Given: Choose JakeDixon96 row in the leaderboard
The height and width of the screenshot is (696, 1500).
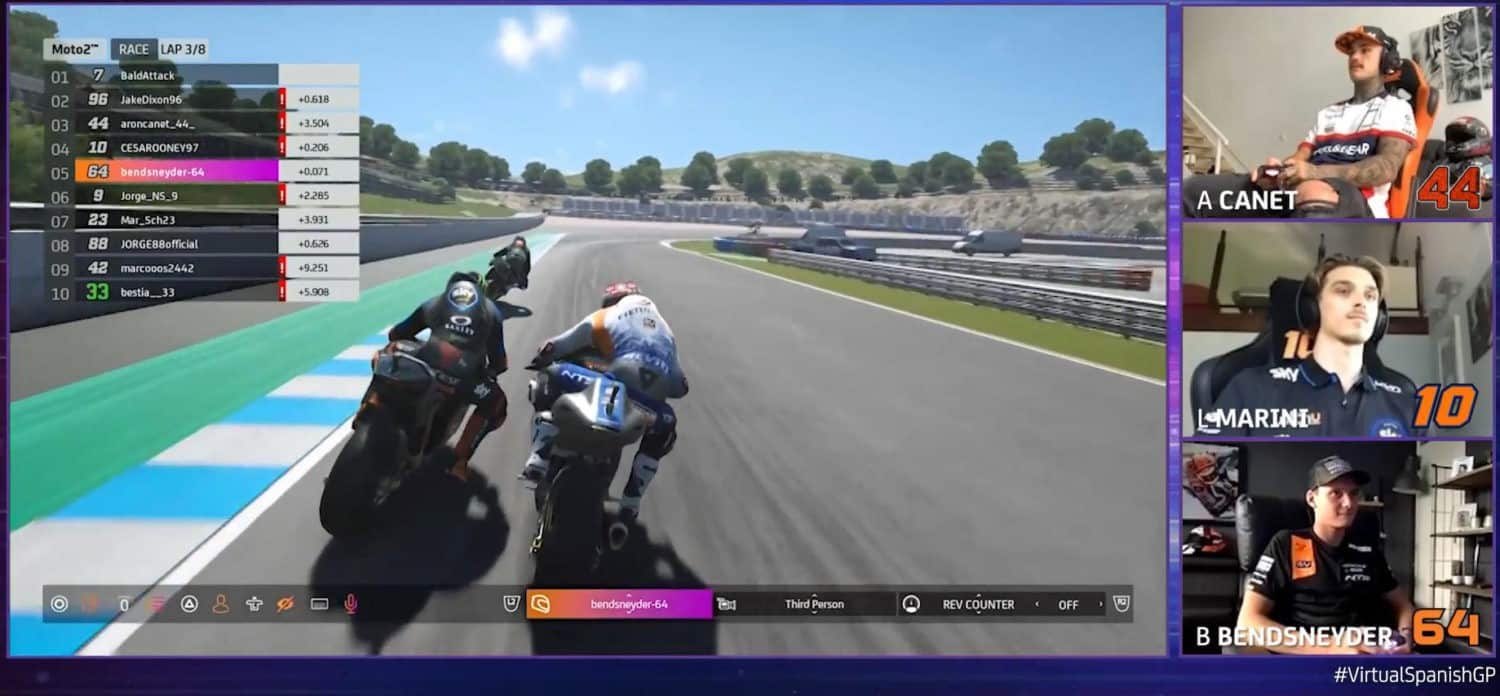Looking at the screenshot, I should click(x=151, y=99).
